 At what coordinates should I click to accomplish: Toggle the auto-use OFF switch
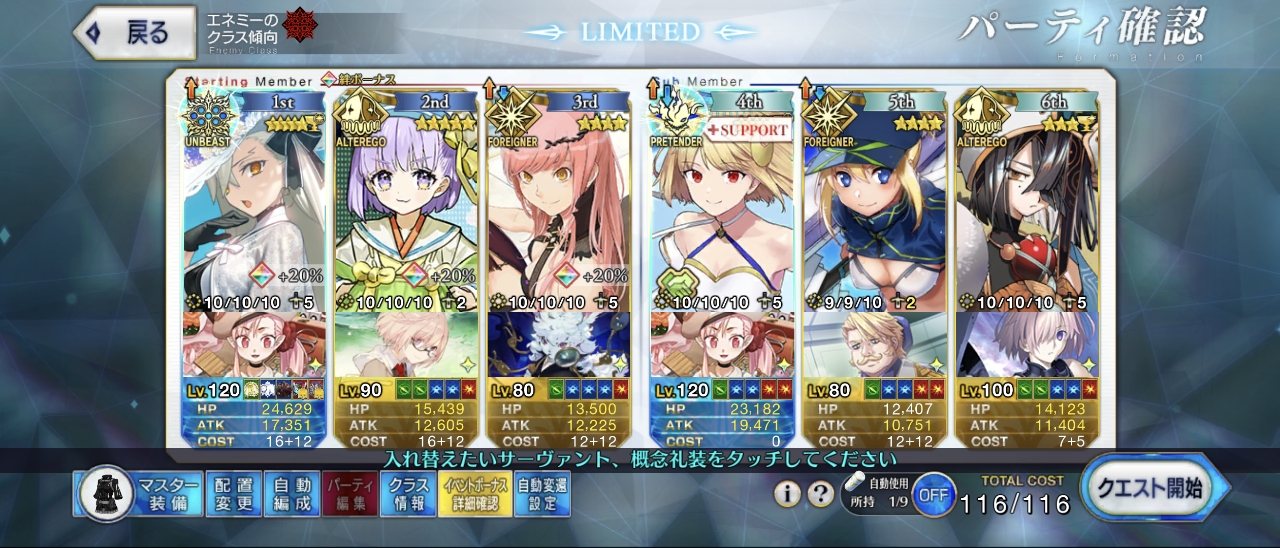click(933, 494)
